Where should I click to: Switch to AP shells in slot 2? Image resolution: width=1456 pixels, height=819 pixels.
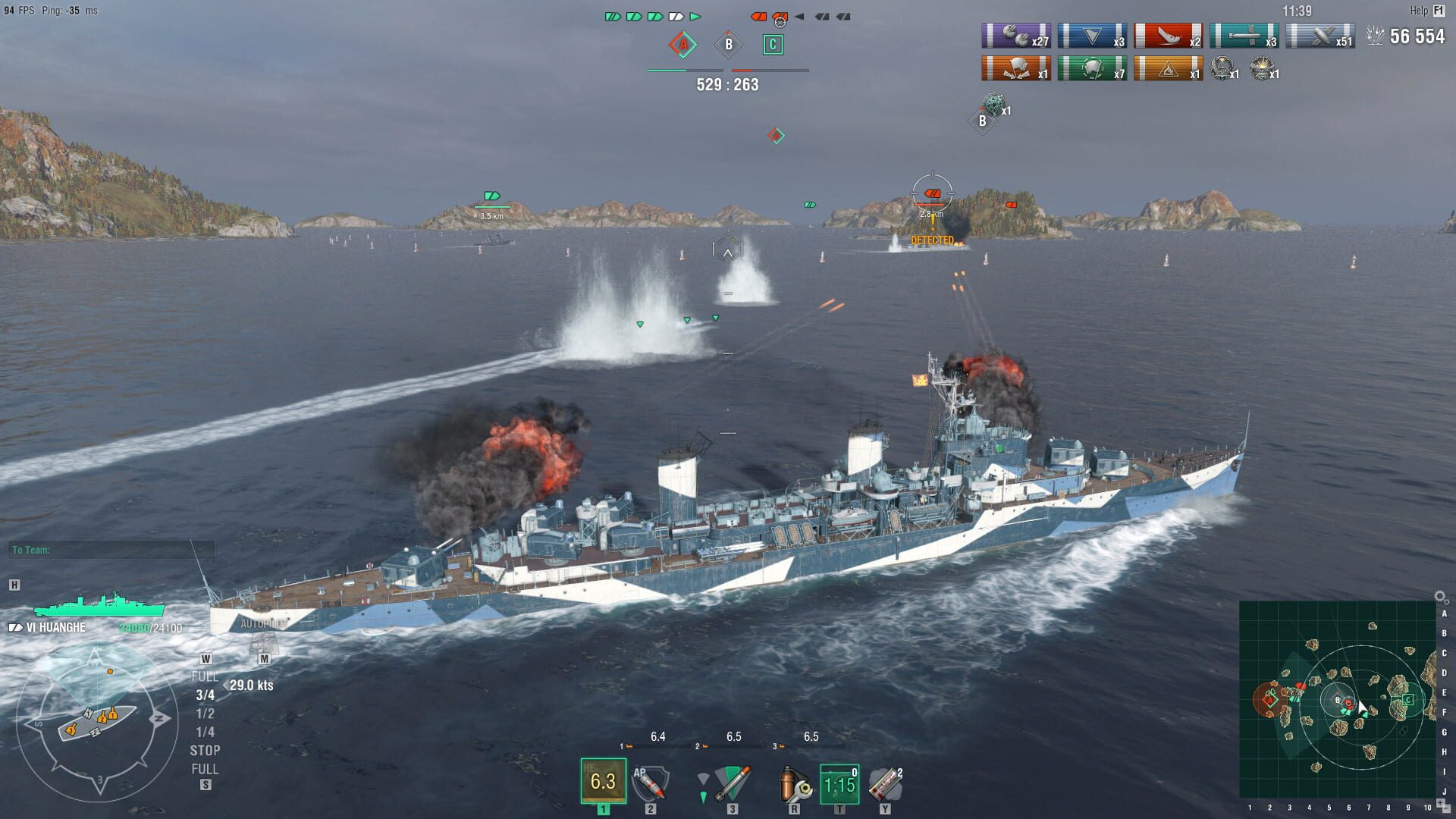[650, 783]
